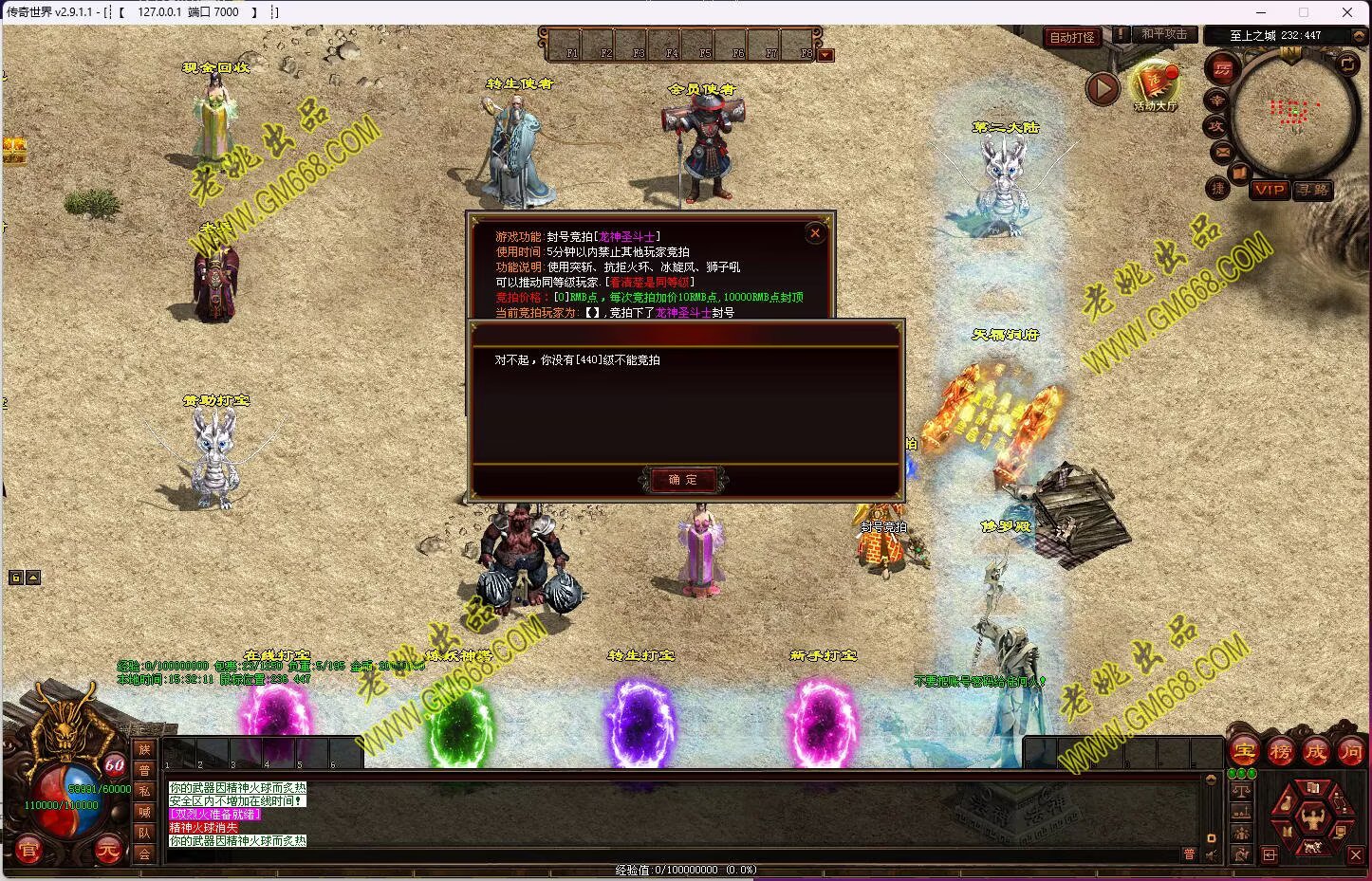
Task: Toggle the 自动打怪 auto-fight button
Action: 1071,37
